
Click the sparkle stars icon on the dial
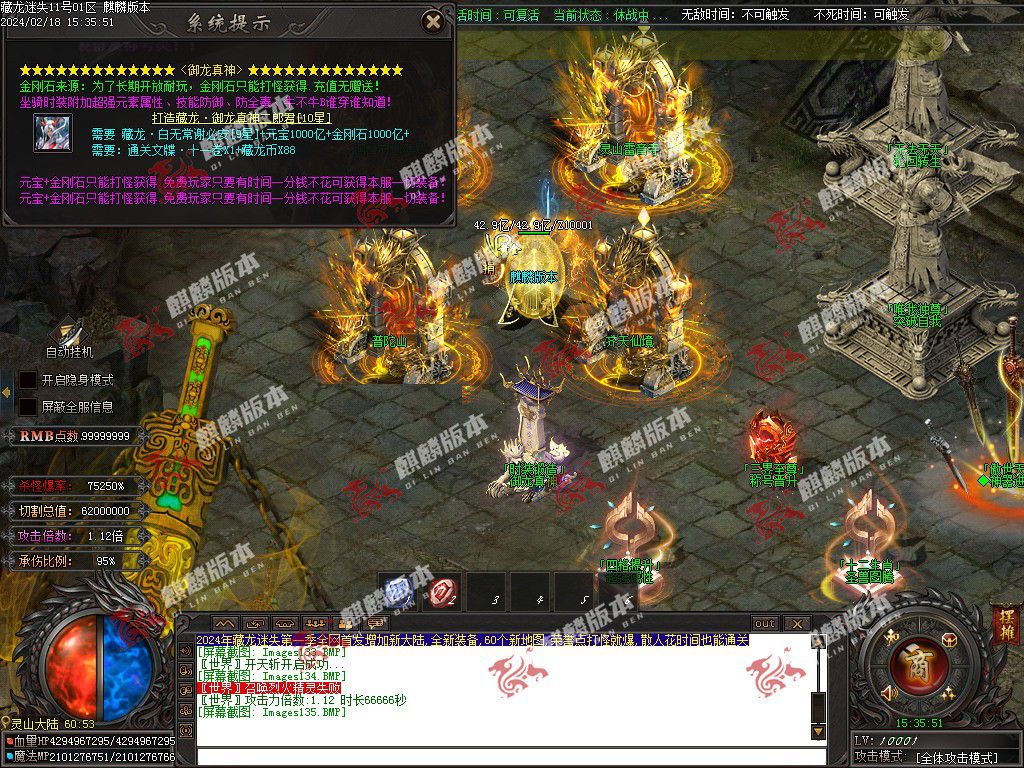click(x=948, y=692)
